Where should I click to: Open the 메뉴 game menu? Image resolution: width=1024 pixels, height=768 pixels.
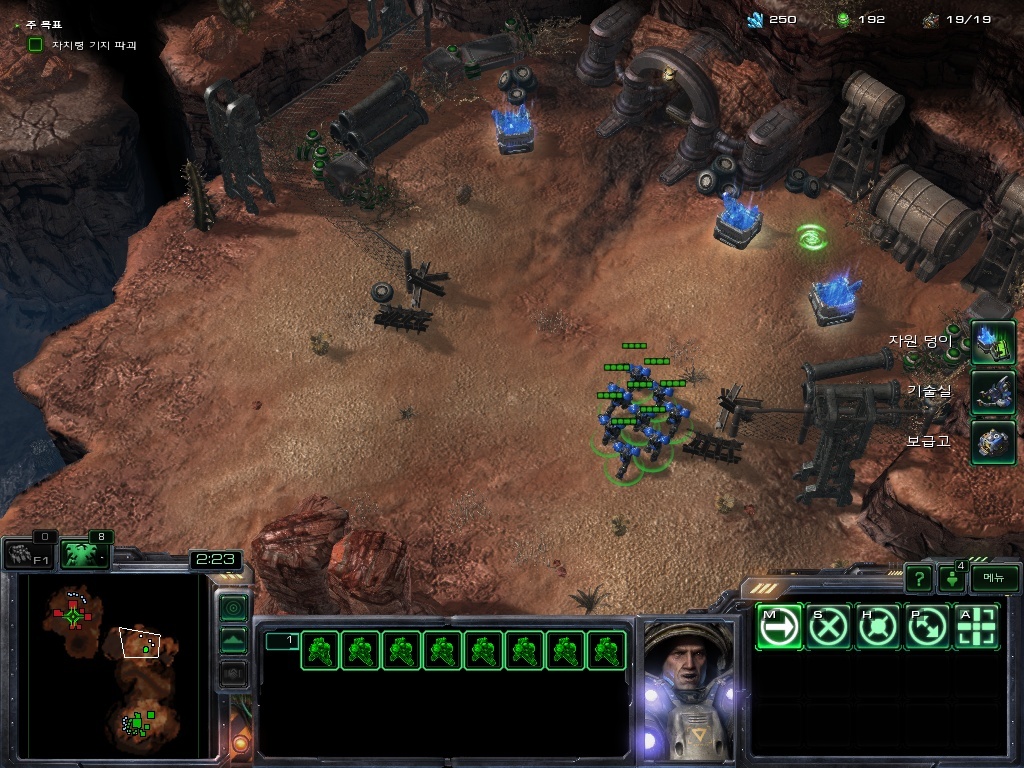(994, 577)
